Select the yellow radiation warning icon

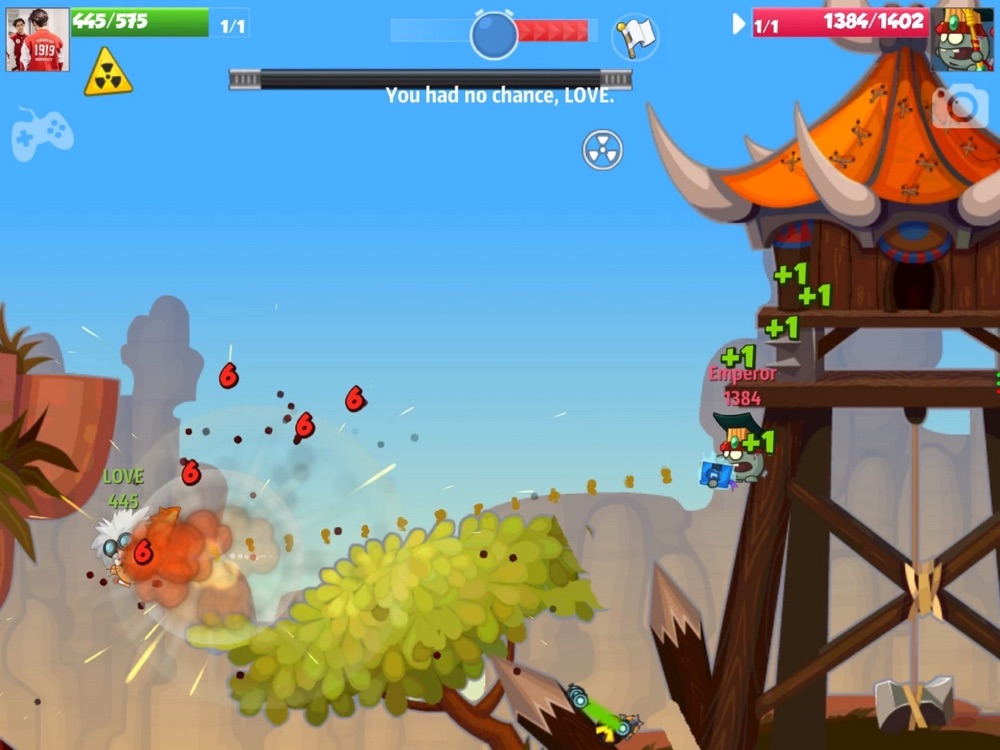tap(108, 73)
